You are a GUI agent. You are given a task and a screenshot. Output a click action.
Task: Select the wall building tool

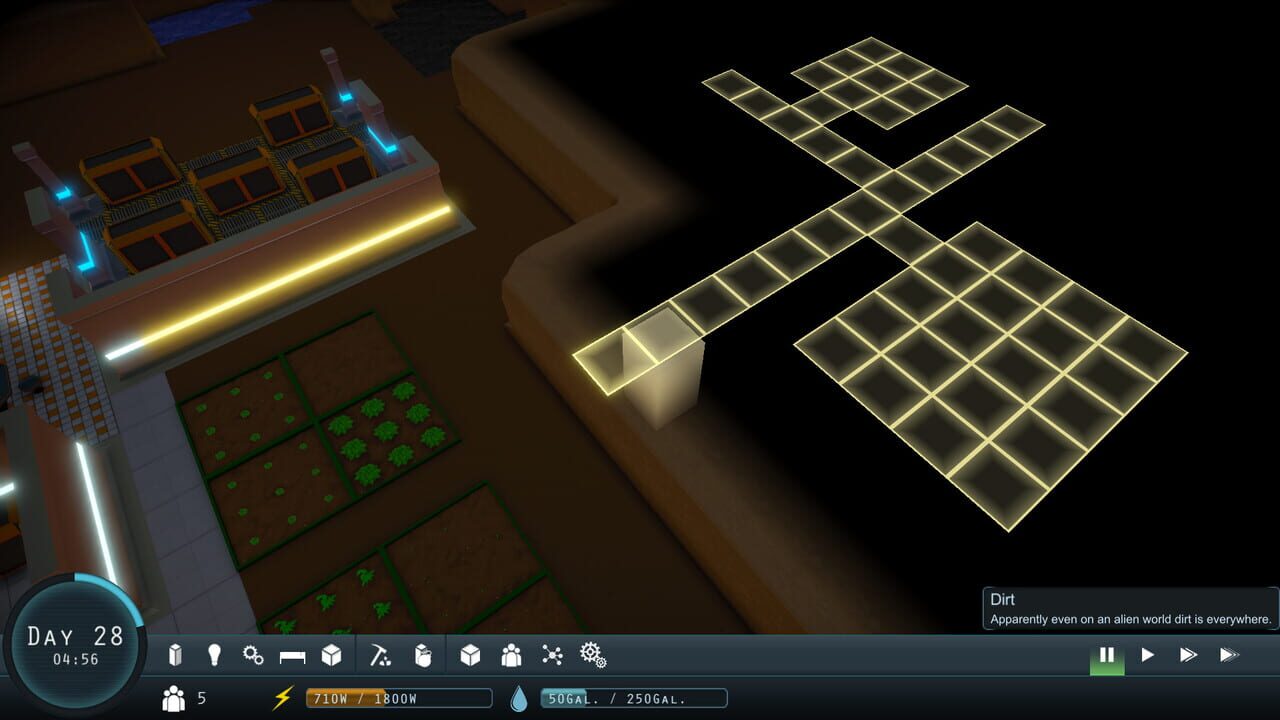click(x=174, y=655)
